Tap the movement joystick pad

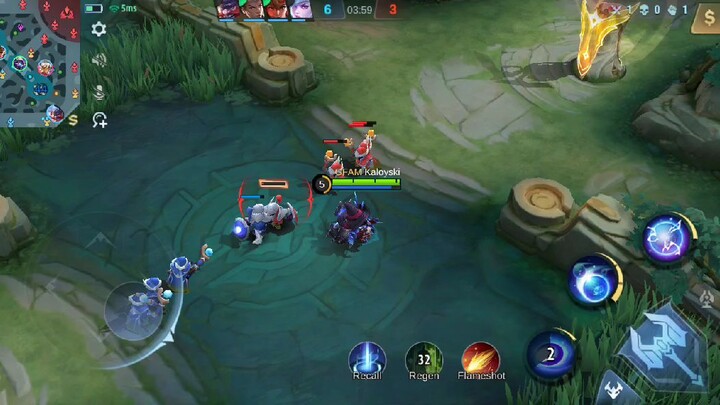(x=135, y=312)
